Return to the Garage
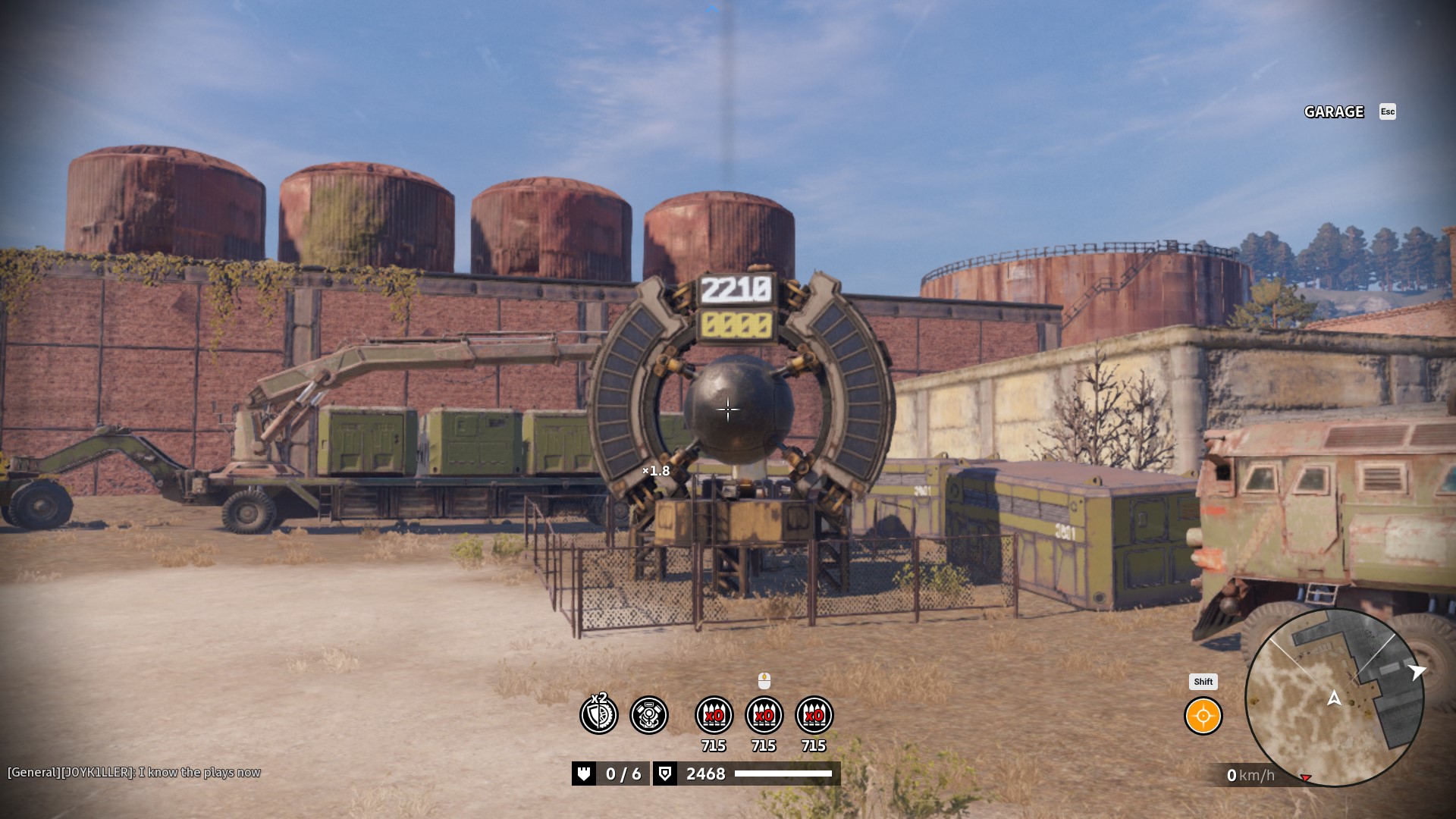Image resolution: width=1456 pixels, height=819 pixels. (x=1334, y=112)
